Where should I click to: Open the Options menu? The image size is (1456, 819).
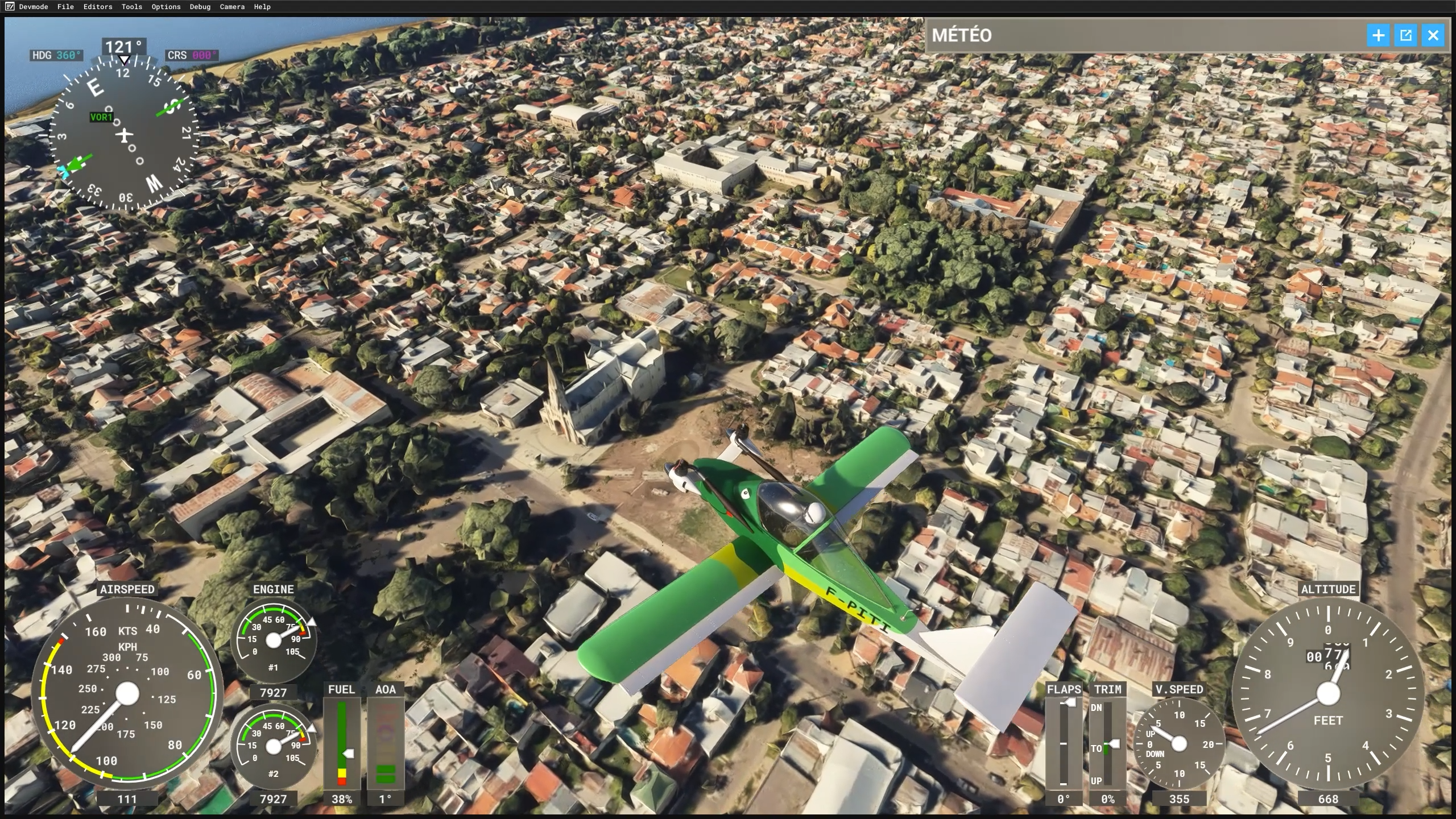coord(166,7)
